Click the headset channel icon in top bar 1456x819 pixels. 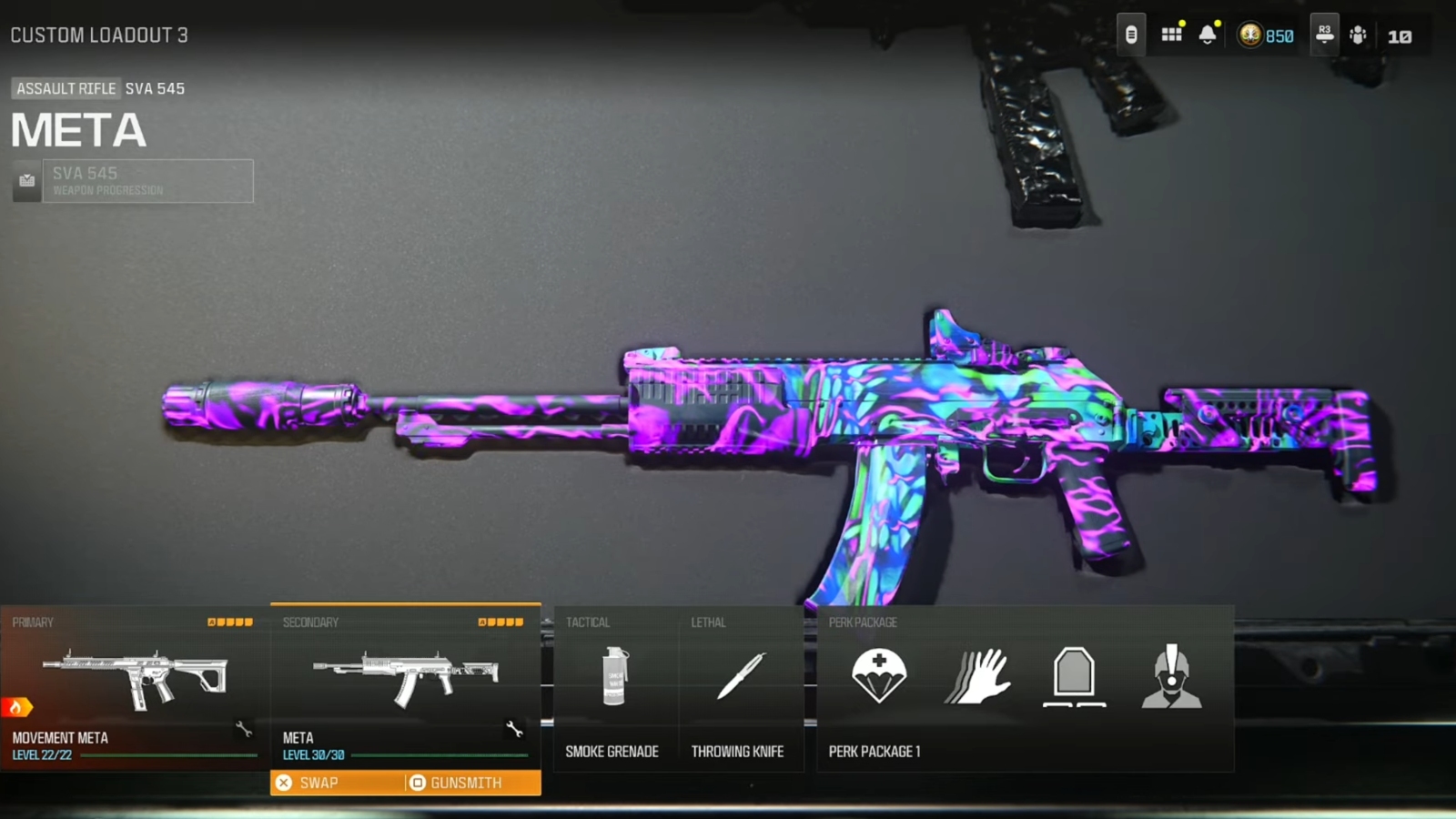pos(1324,35)
